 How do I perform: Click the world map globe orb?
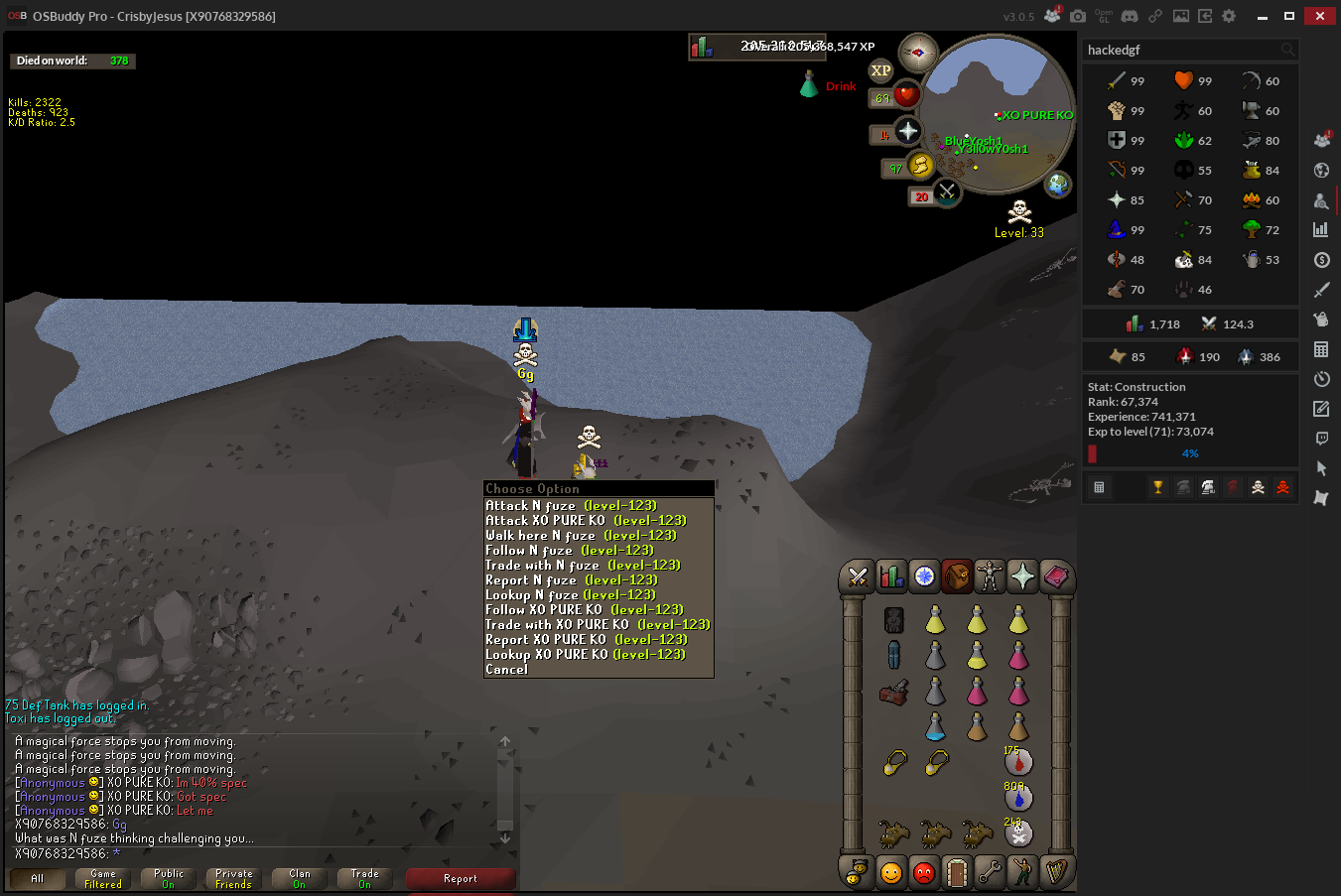[x=1059, y=184]
